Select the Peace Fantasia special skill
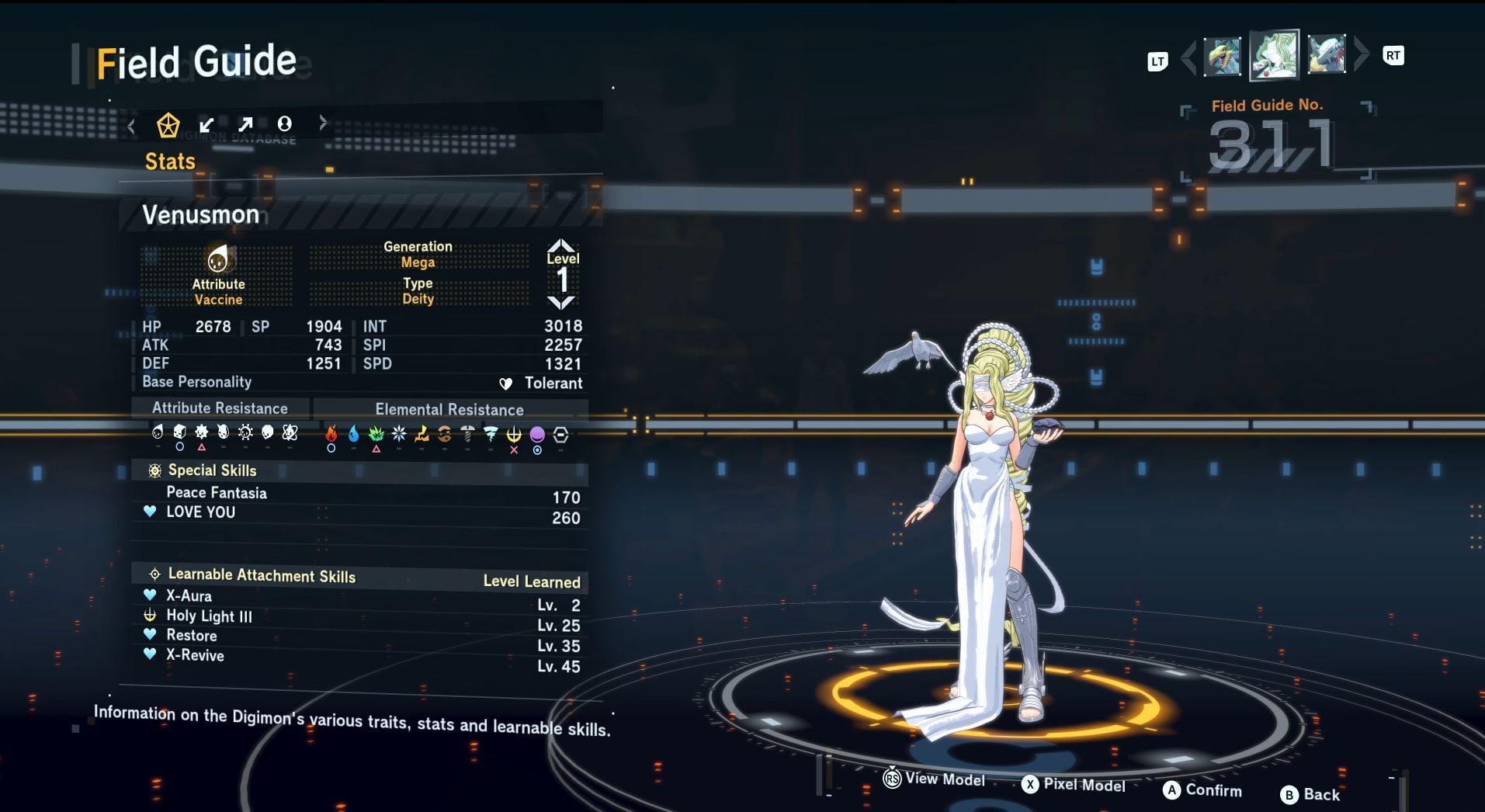The image size is (1485, 812). point(217,493)
